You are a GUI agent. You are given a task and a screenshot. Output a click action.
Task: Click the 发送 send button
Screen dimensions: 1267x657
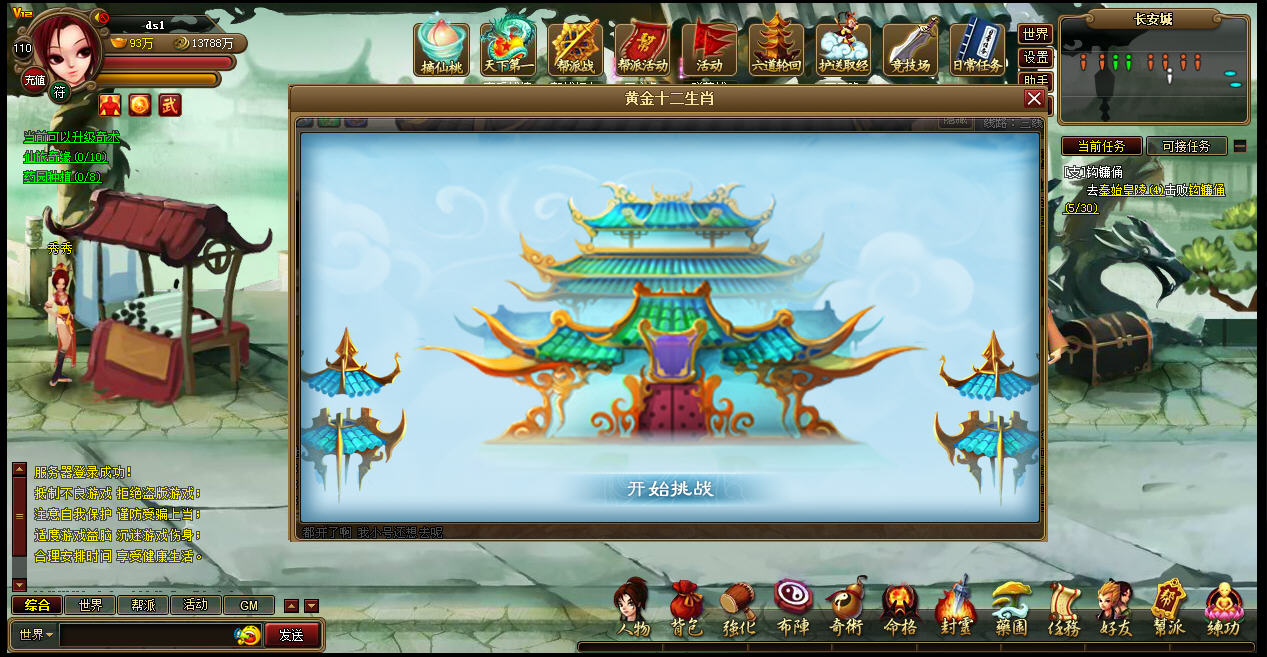coord(291,635)
